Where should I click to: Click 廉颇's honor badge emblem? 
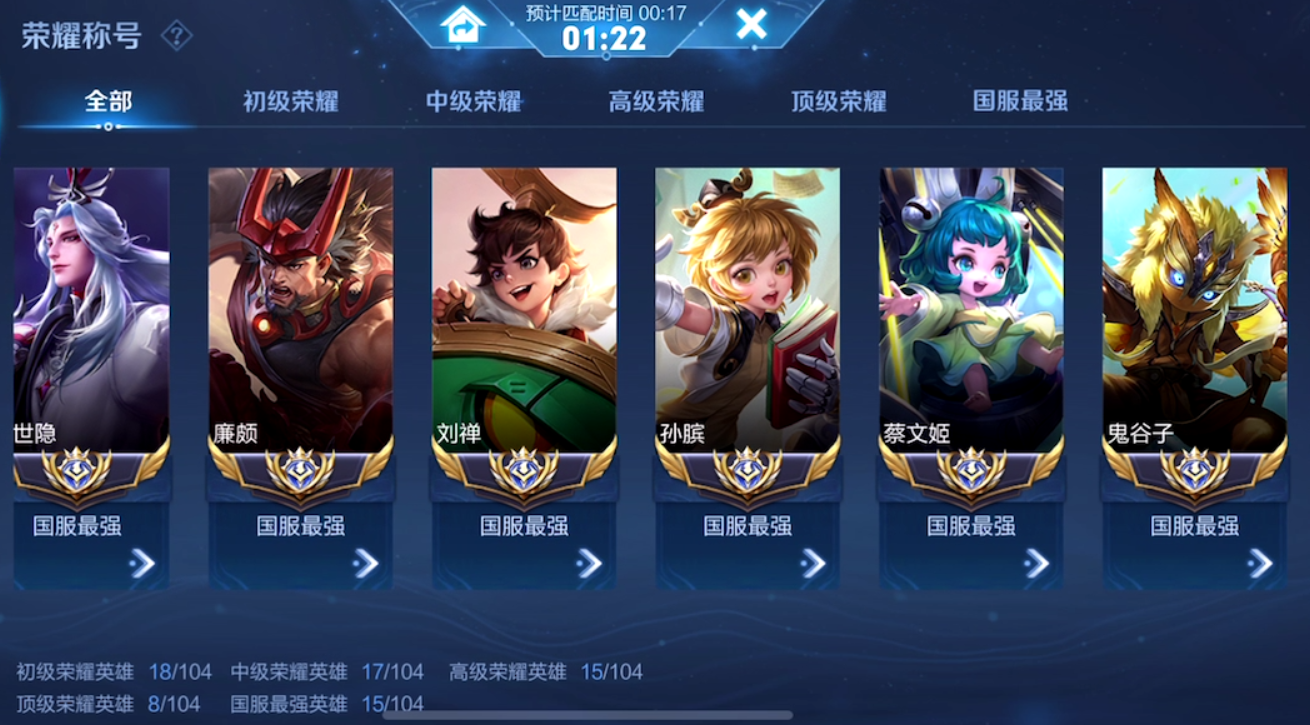click(302, 470)
